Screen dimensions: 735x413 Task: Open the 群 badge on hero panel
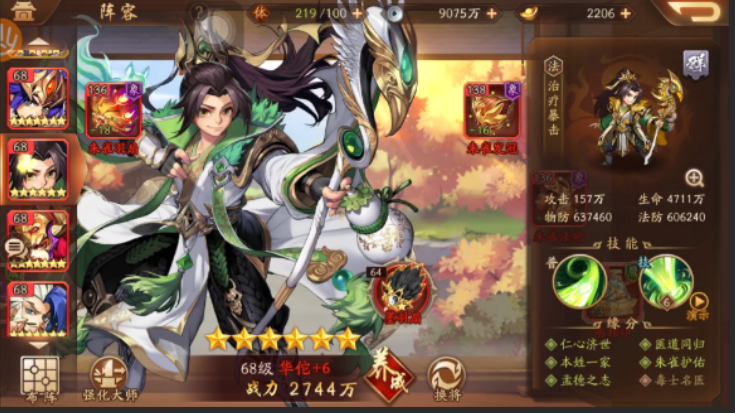[x=695, y=61]
